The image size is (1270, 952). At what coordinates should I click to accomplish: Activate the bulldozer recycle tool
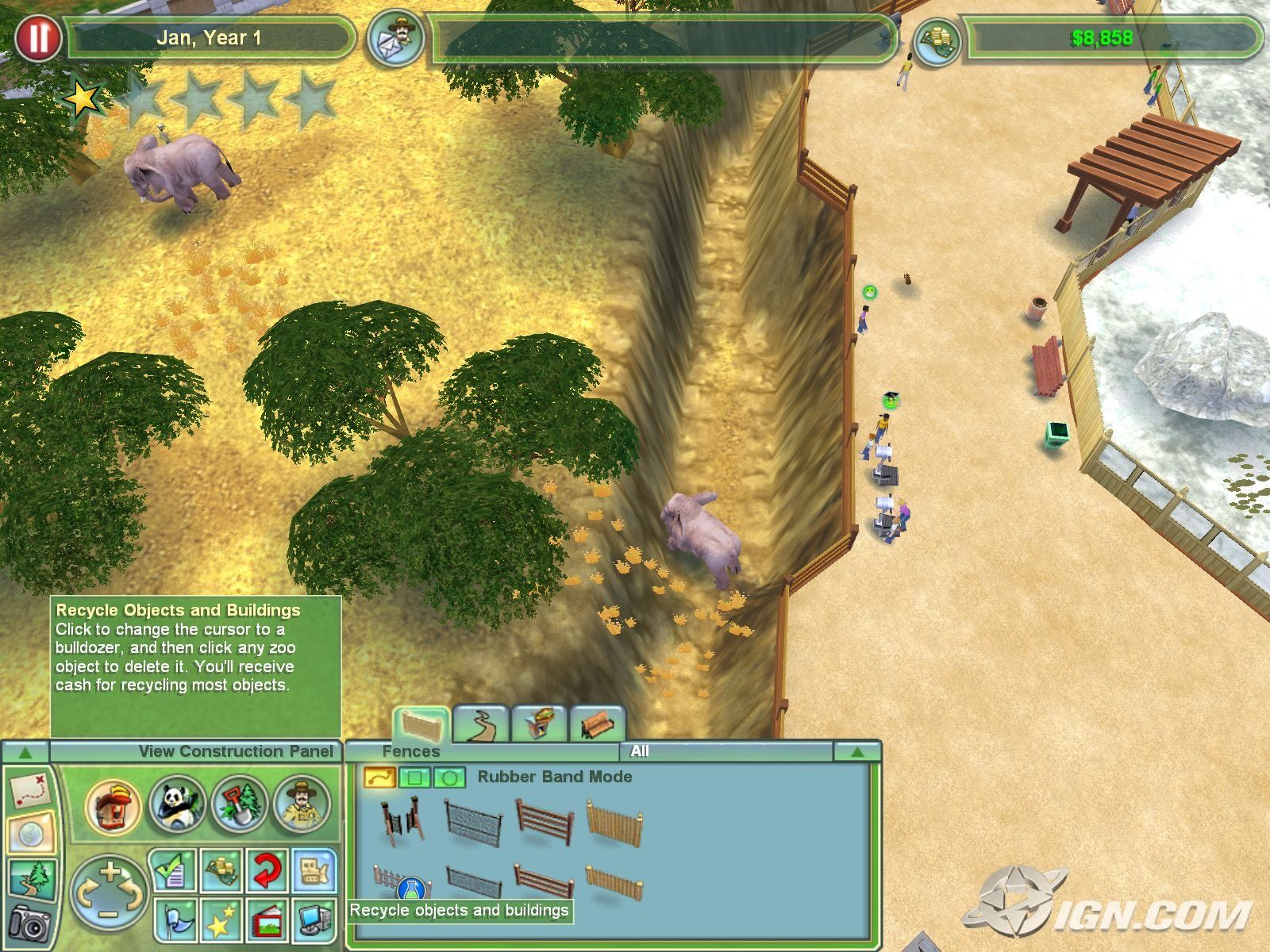click(315, 870)
